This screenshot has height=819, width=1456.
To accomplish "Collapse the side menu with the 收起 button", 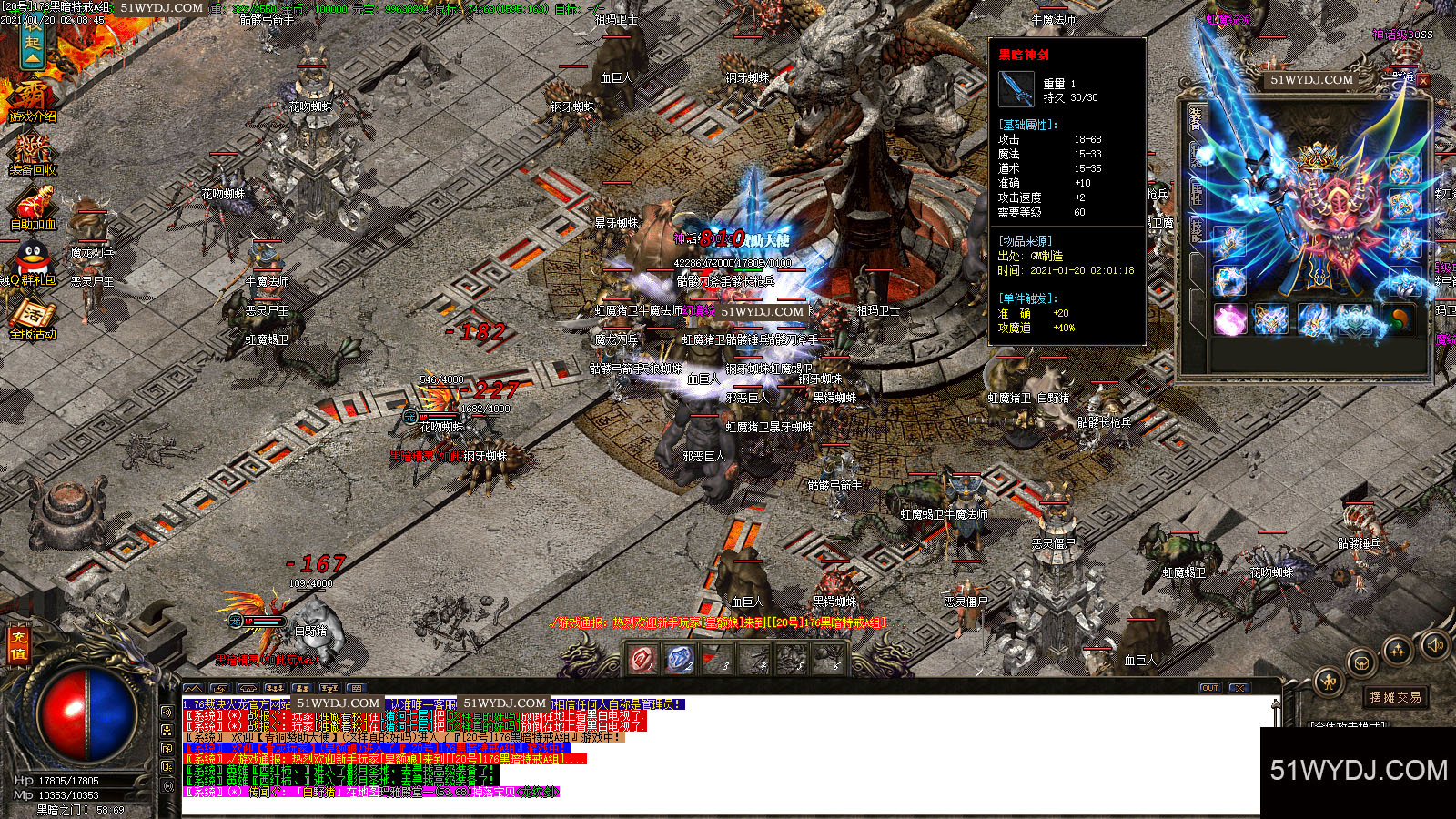I will 33,44.
